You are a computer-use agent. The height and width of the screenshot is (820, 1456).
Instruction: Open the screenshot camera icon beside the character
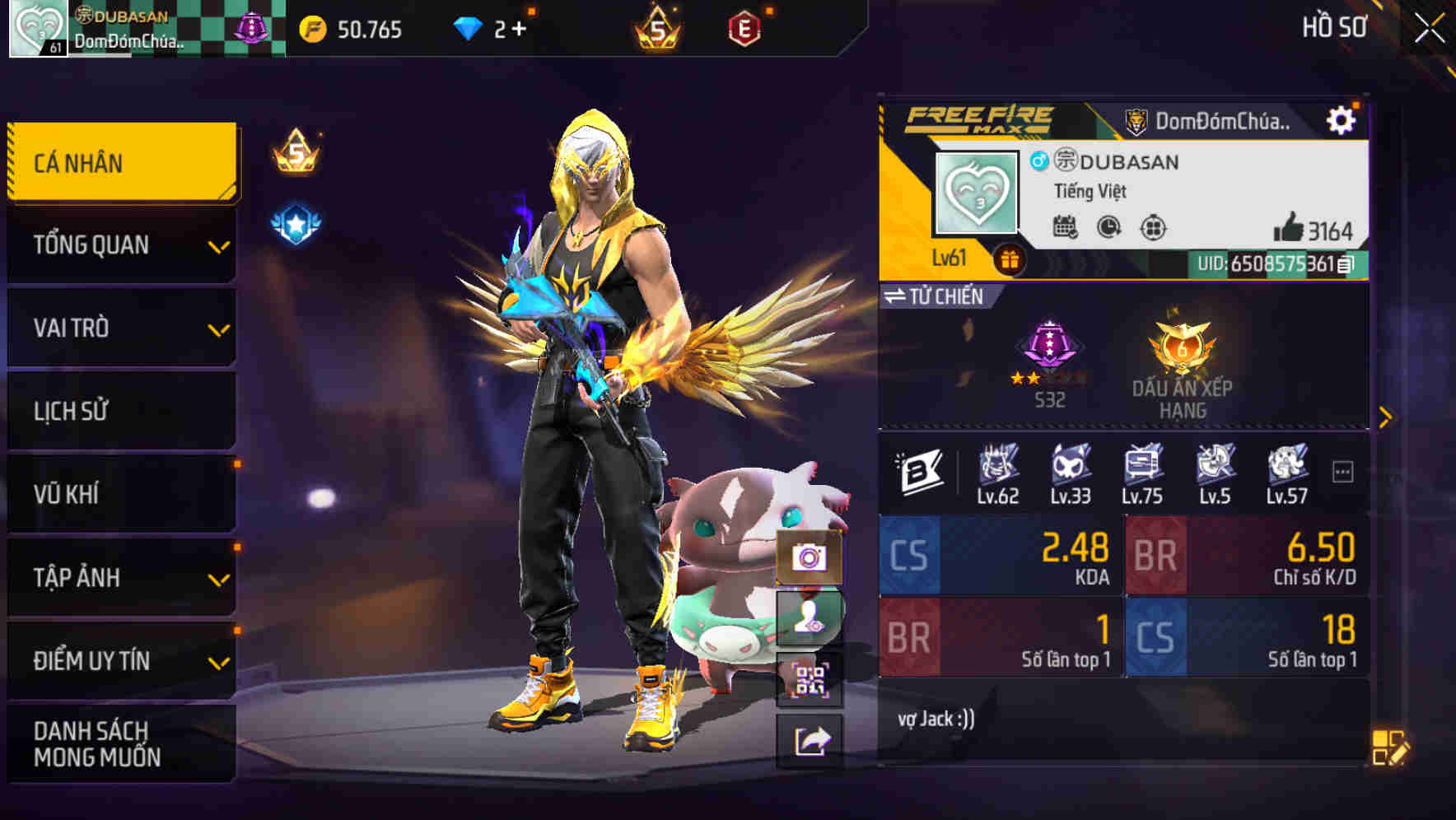coord(810,557)
